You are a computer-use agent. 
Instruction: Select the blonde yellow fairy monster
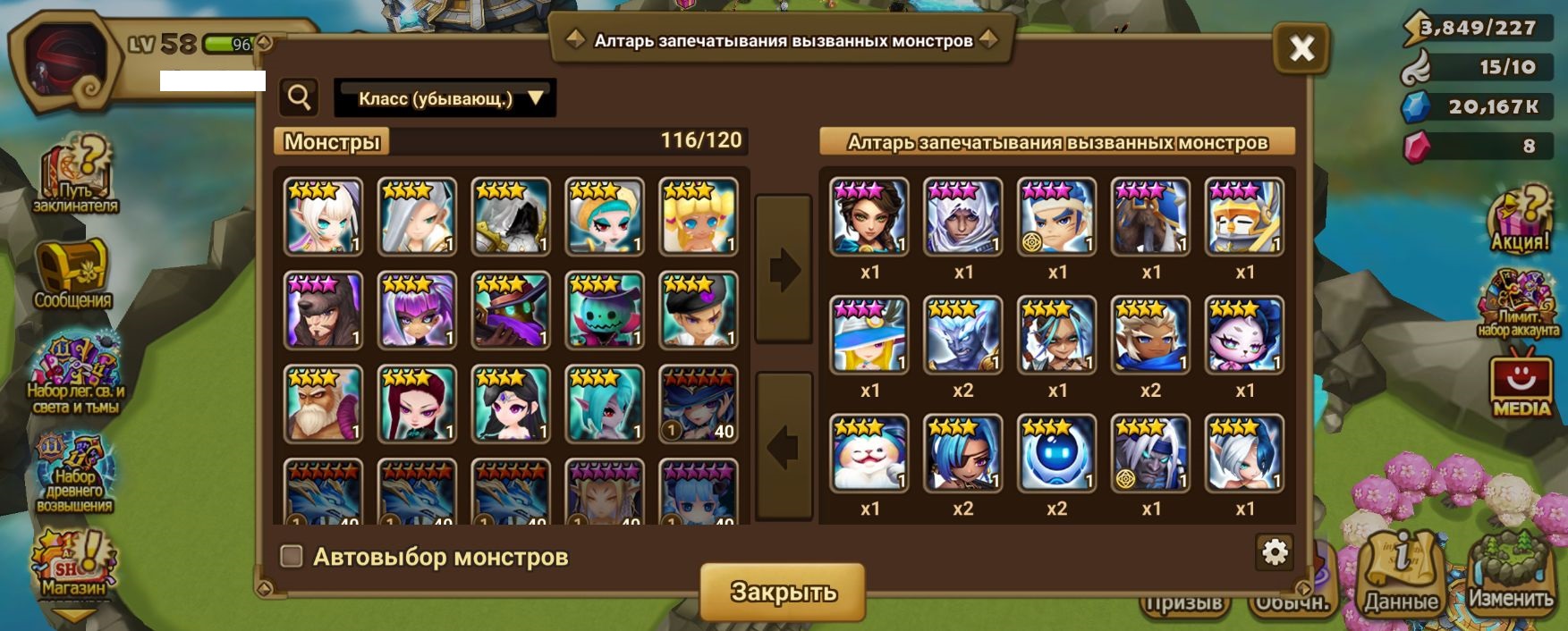click(699, 216)
